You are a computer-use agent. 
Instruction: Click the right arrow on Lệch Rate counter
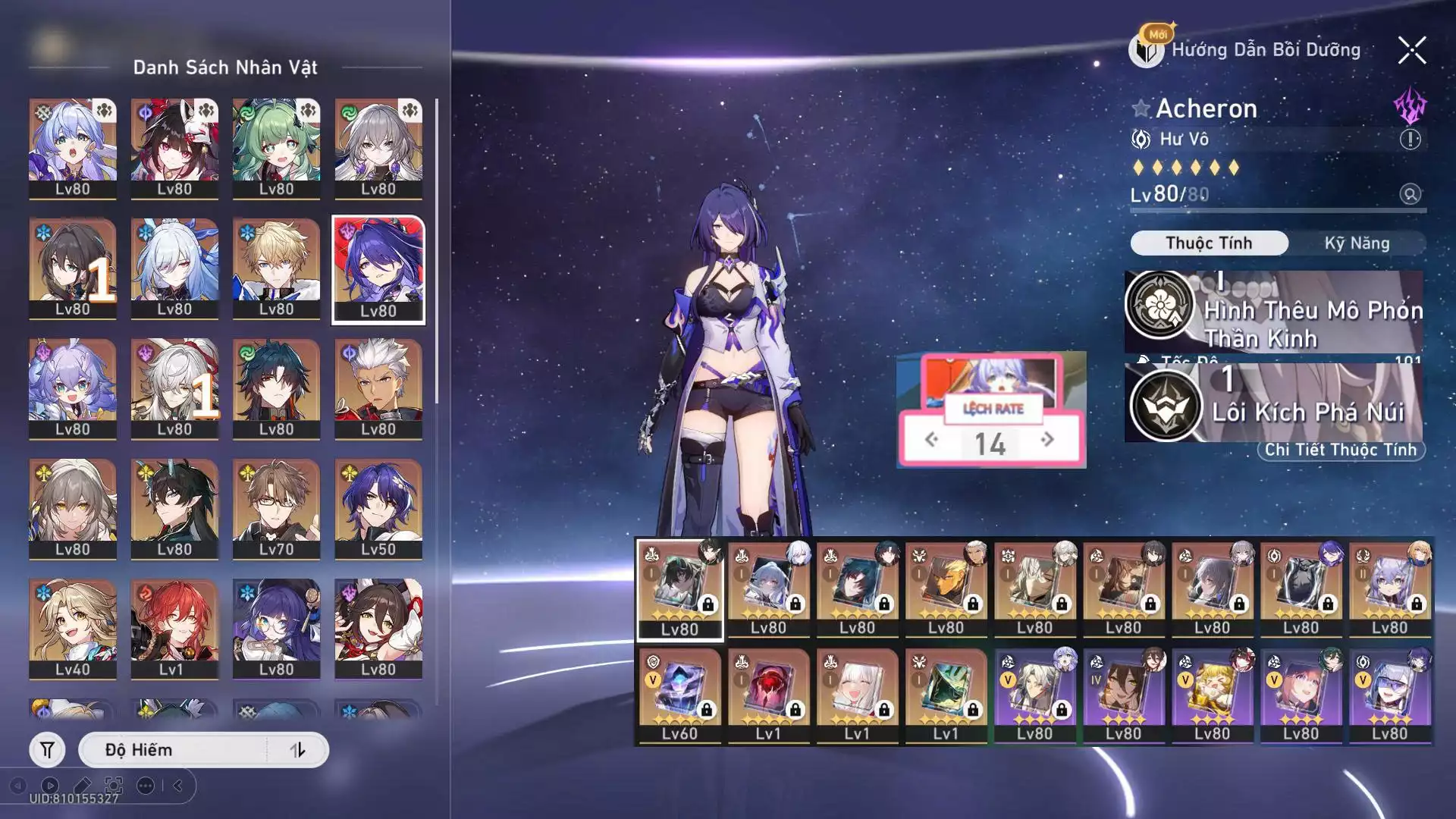(1047, 439)
